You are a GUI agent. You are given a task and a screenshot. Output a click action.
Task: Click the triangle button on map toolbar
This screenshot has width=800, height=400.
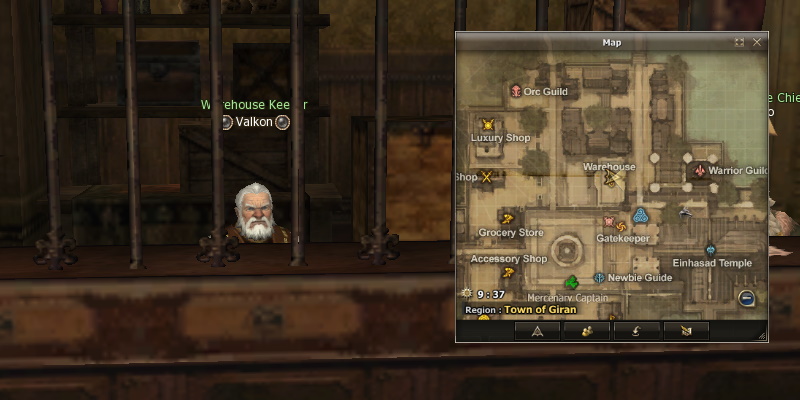[537, 331]
